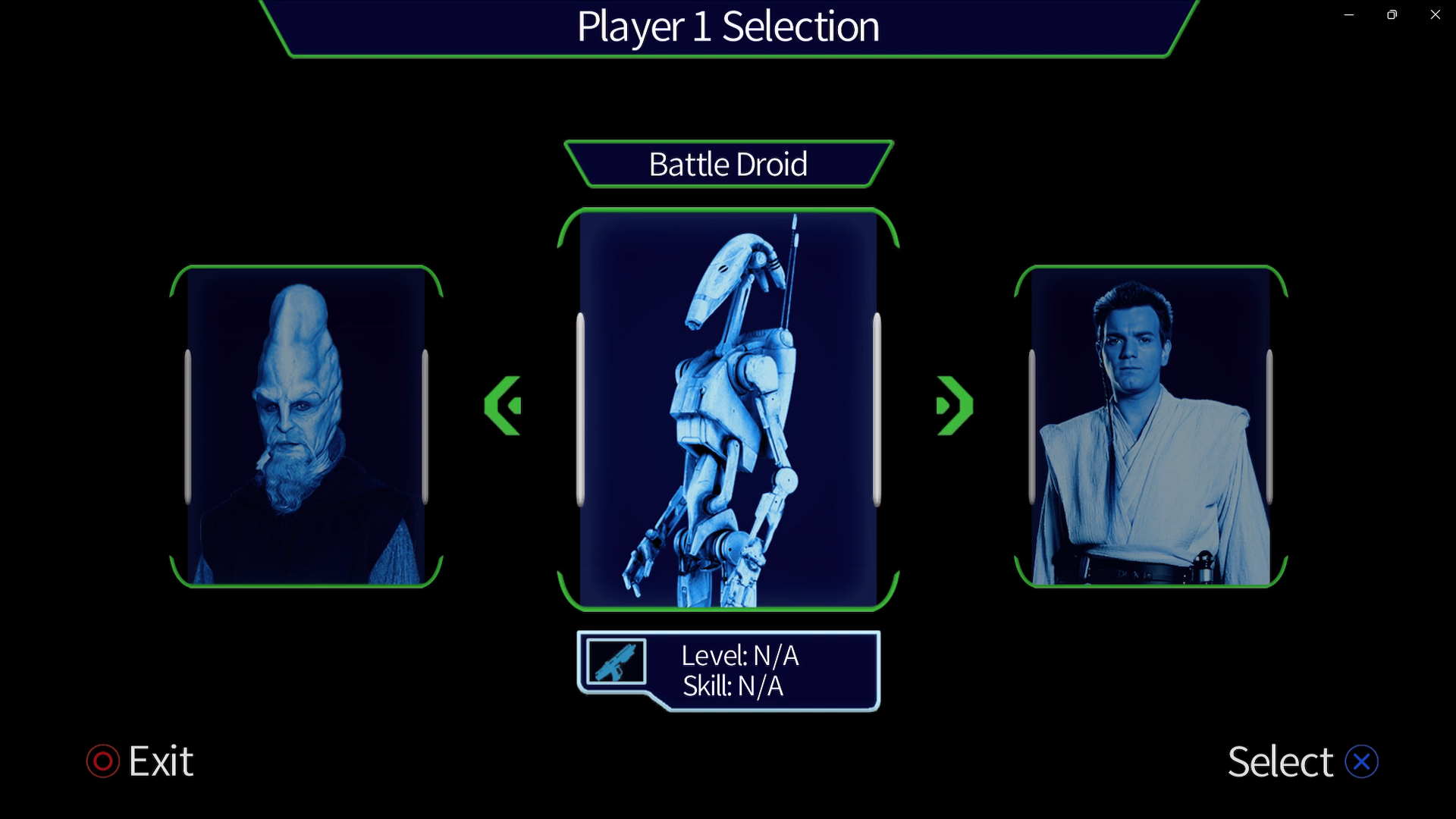Viewport: 1456px width, 819px height.
Task: Click the Player 1 Selection header
Action: tap(728, 27)
